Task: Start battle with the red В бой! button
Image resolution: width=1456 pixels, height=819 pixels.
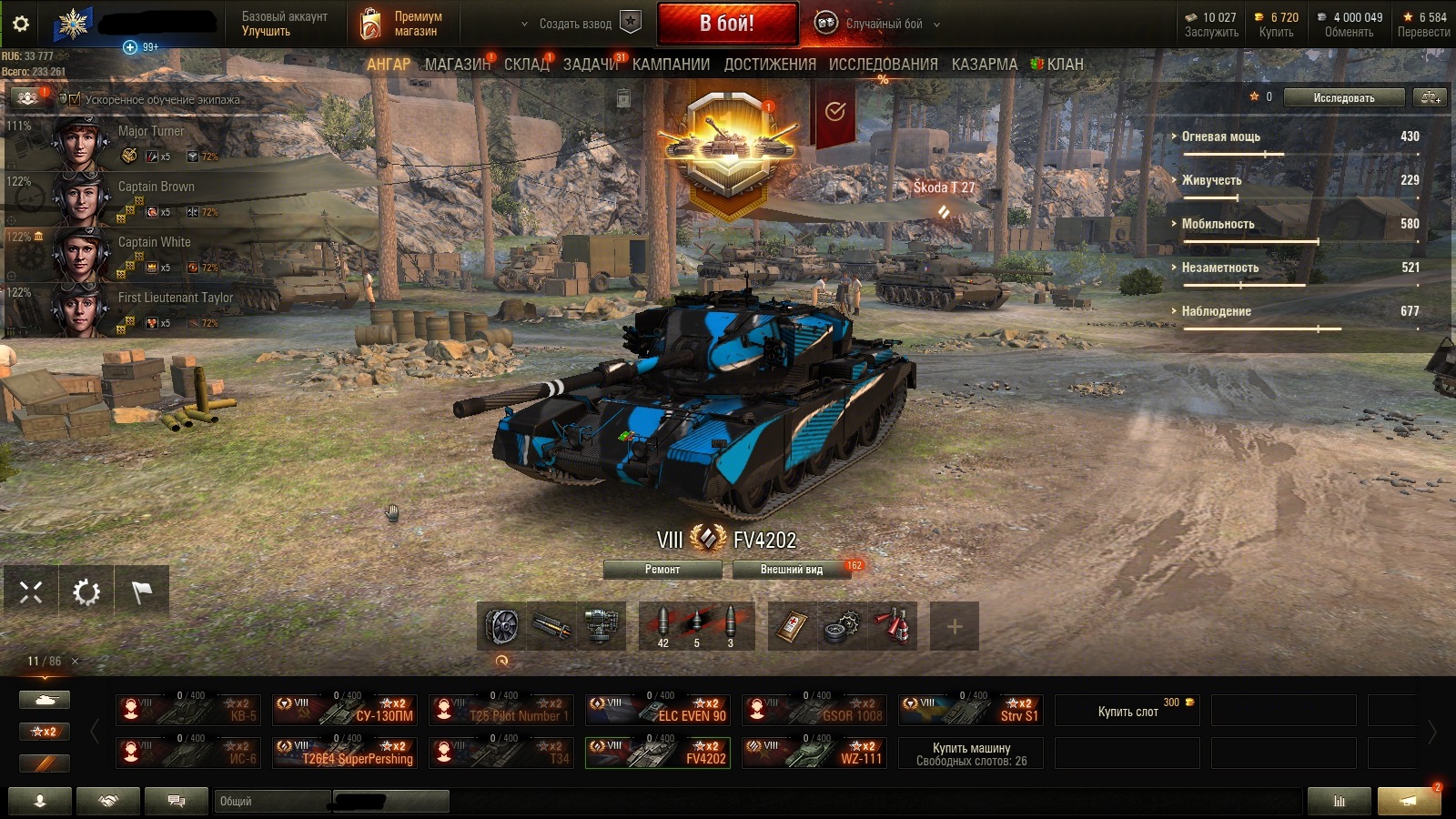Action: coord(726,24)
